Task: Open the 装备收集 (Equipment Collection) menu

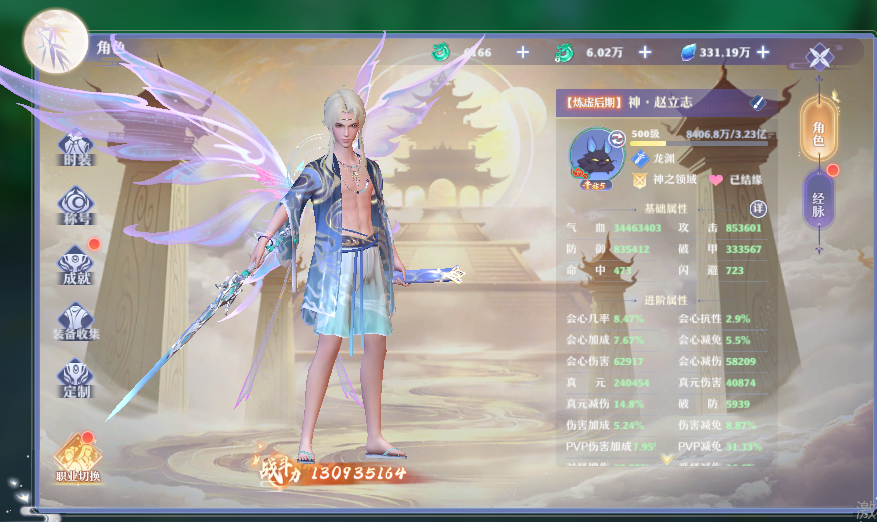Action: pyautogui.click(x=77, y=320)
